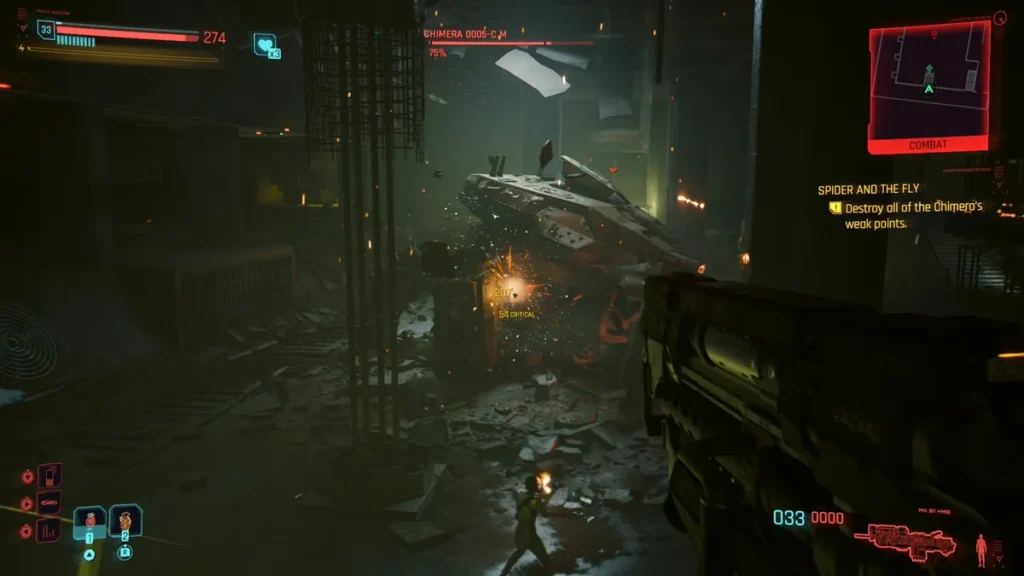Open the phone shortcut icon
This screenshot has width=1024, height=576.
[49, 475]
